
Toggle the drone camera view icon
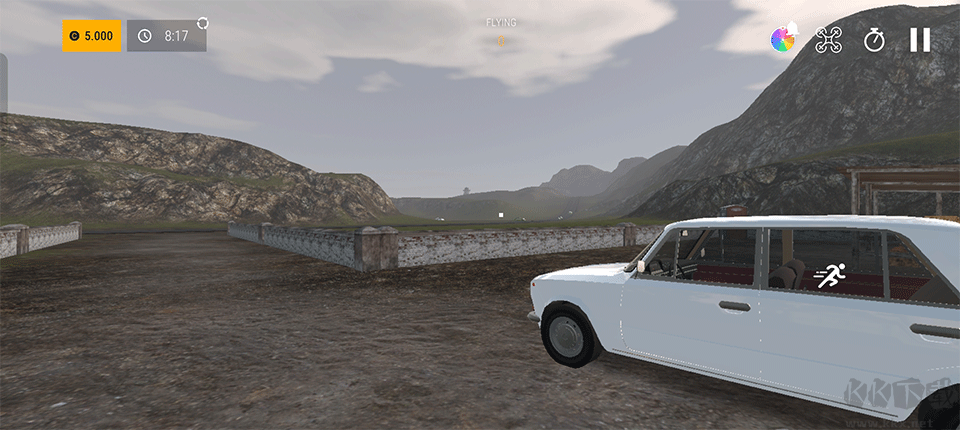pyautogui.click(x=829, y=40)
